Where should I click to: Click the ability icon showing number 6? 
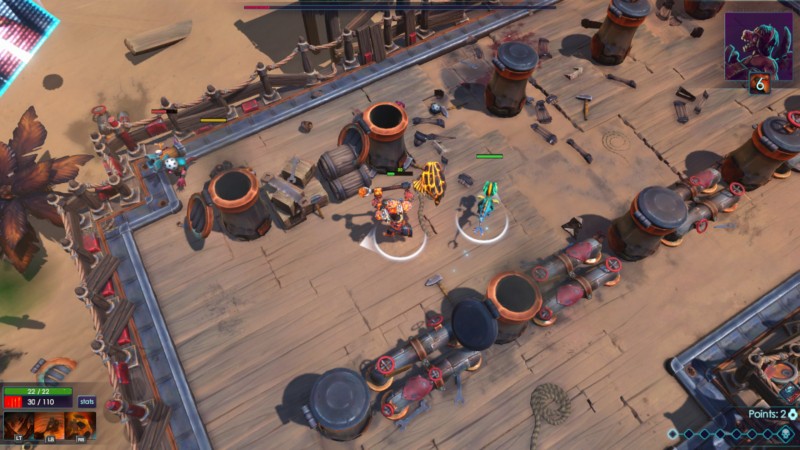(761, 85)
